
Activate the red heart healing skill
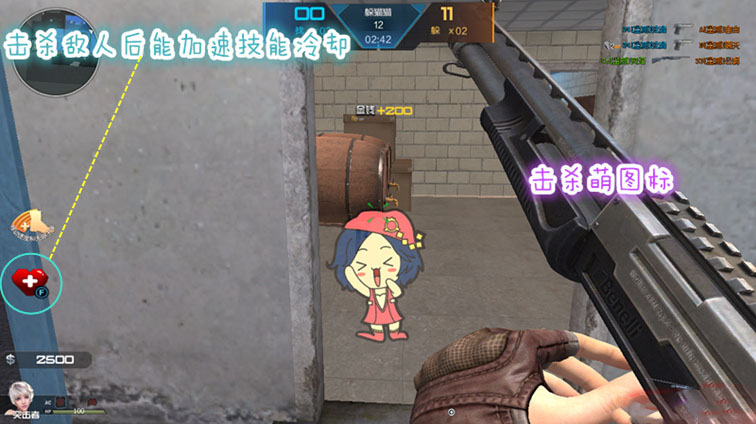click(x=31, y=281)
